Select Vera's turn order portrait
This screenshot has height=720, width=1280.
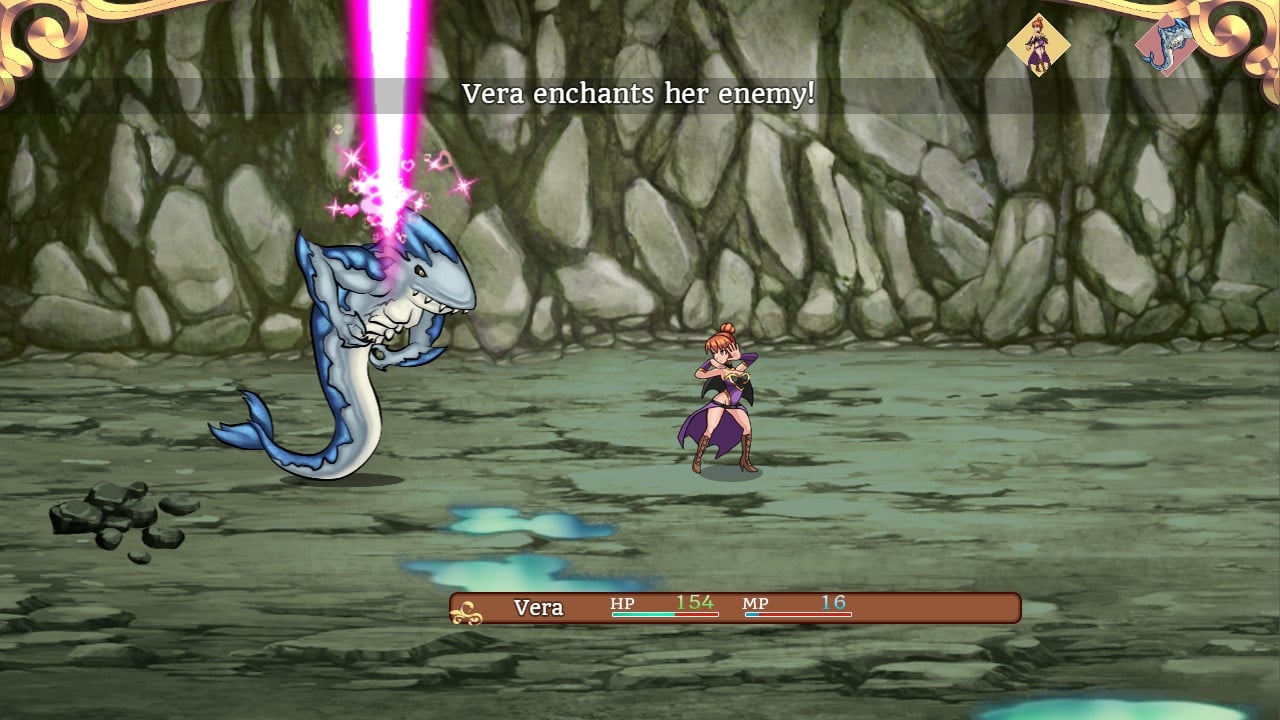point(1038,45)
